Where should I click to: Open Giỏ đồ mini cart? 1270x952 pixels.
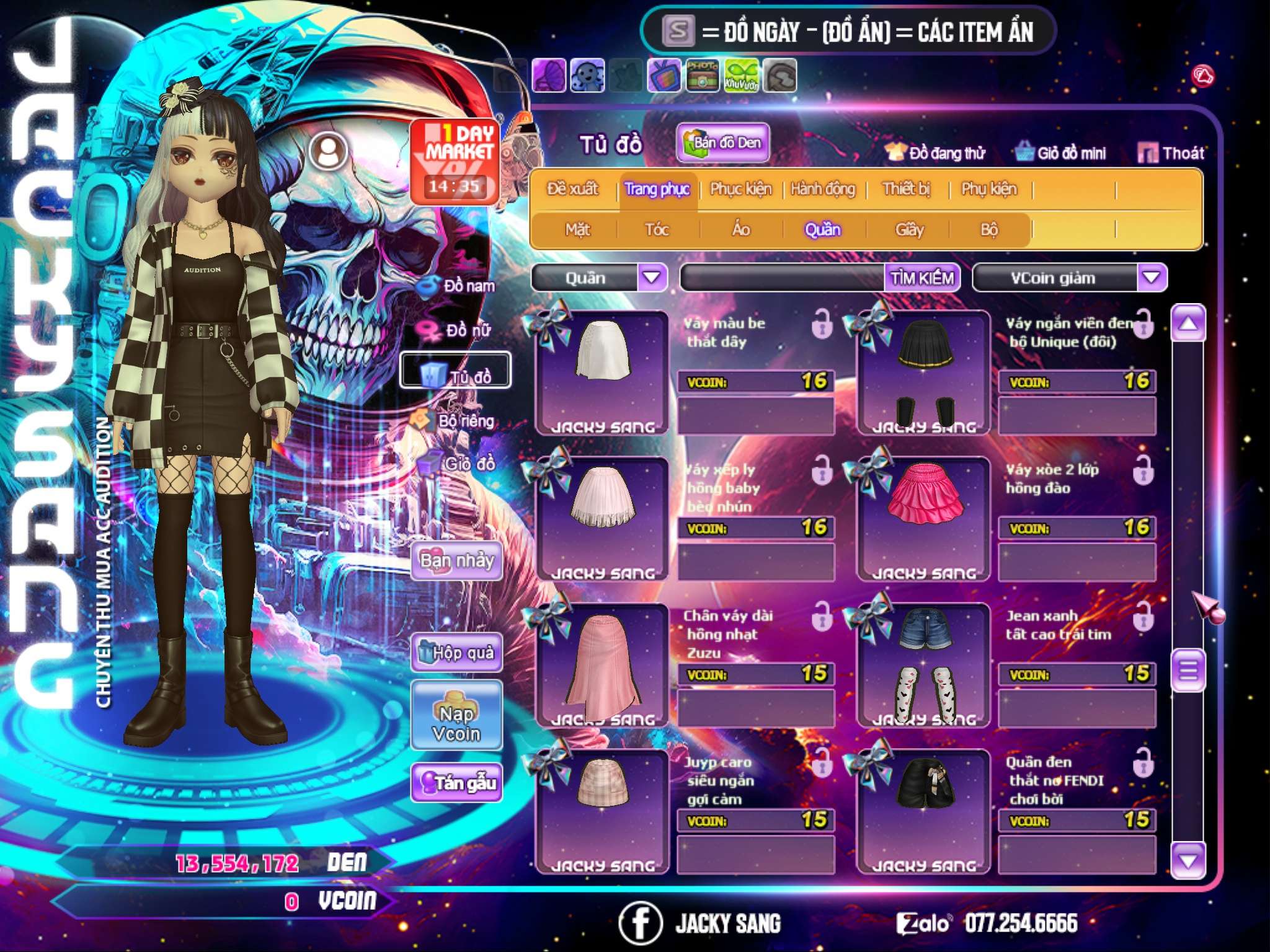point(1061,152)
